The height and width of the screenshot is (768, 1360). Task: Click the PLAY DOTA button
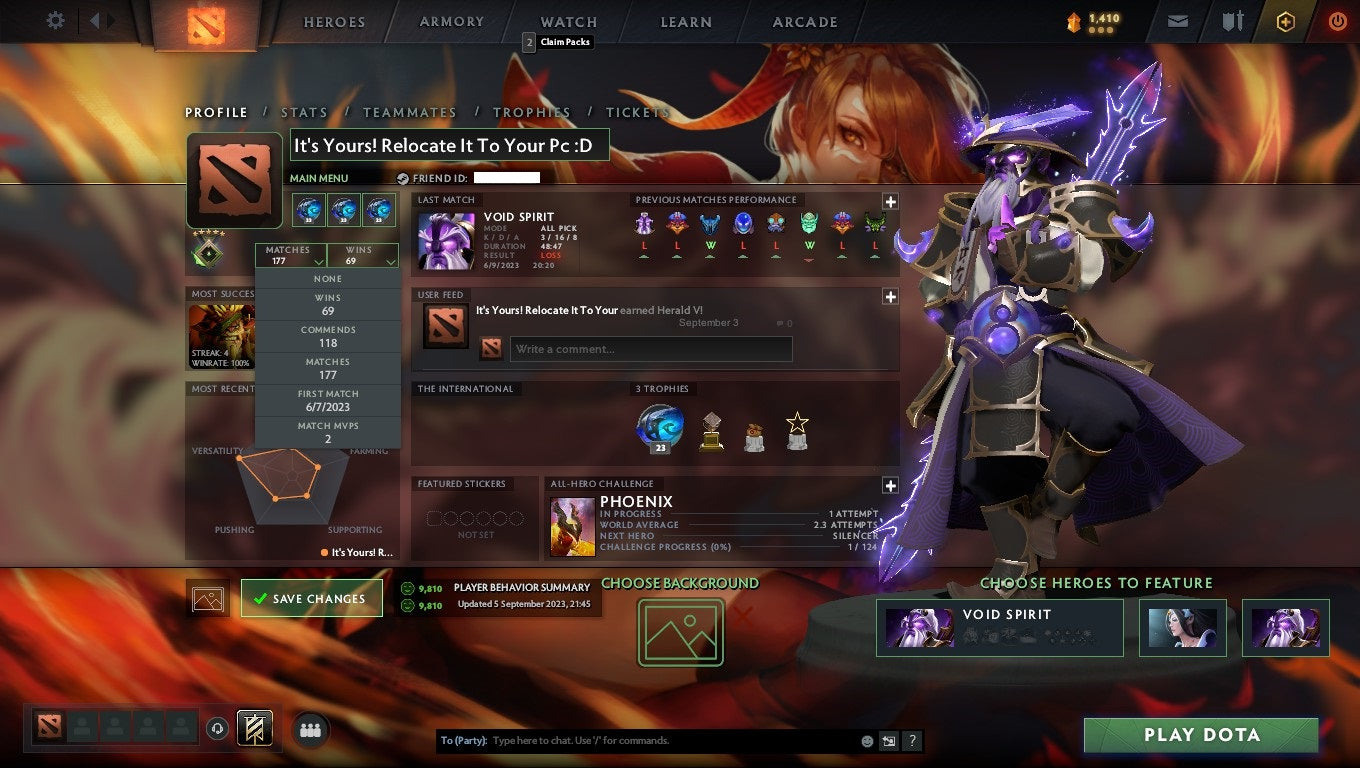(x=1202, y=735)
